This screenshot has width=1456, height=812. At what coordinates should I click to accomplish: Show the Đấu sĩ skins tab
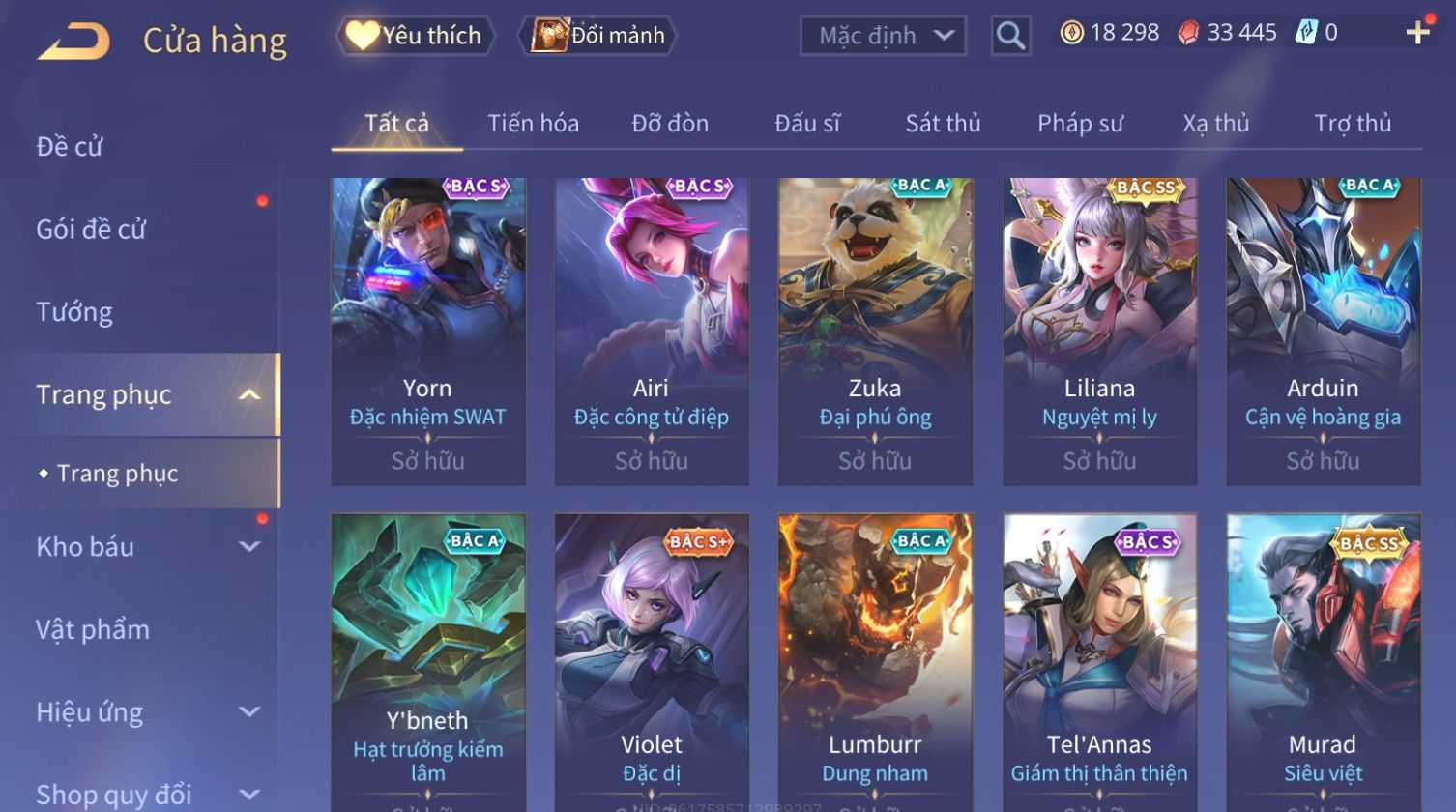click(x=807, y=124)
